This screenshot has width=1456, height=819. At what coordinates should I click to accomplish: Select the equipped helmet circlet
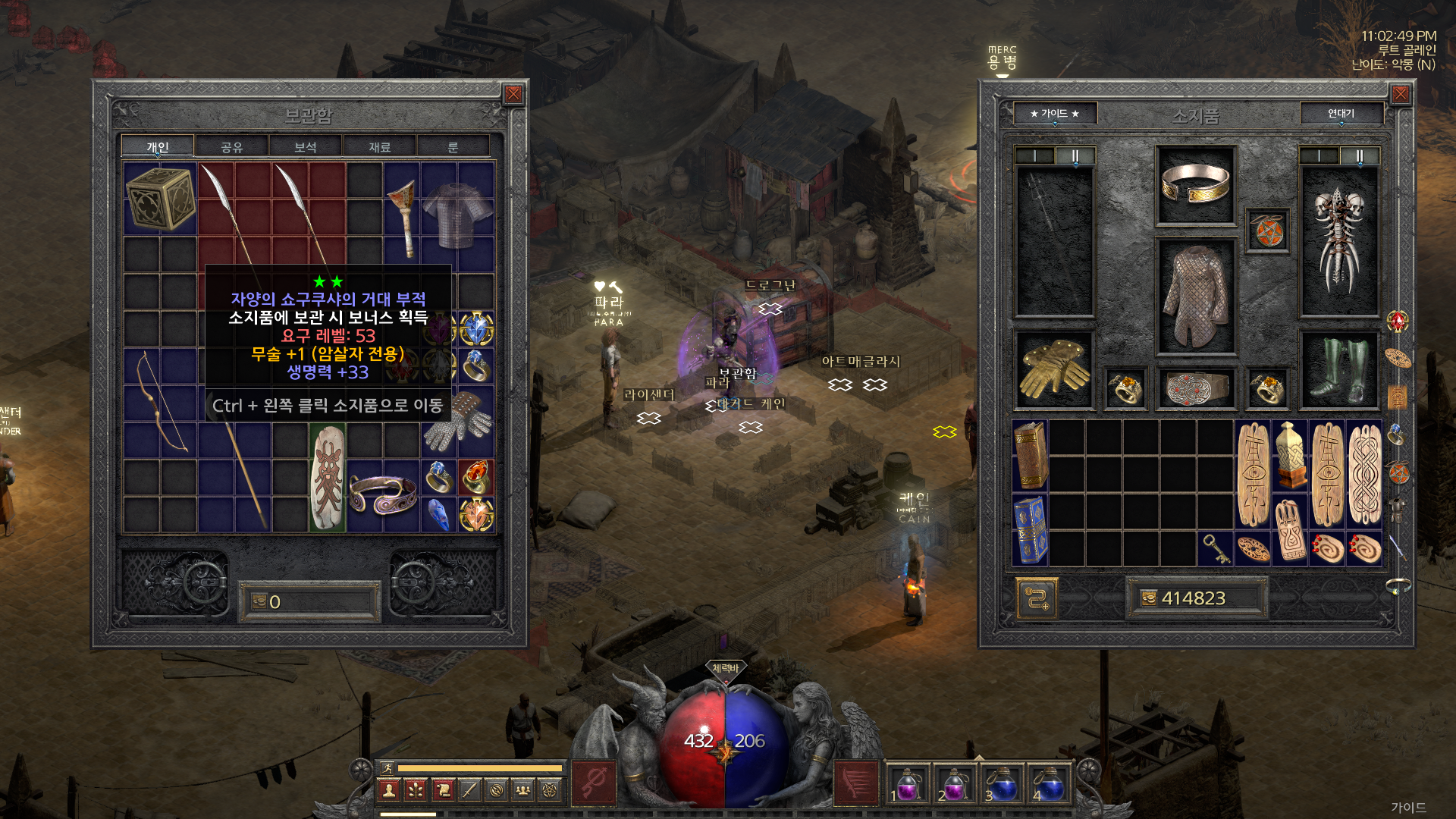[1195, 184]
